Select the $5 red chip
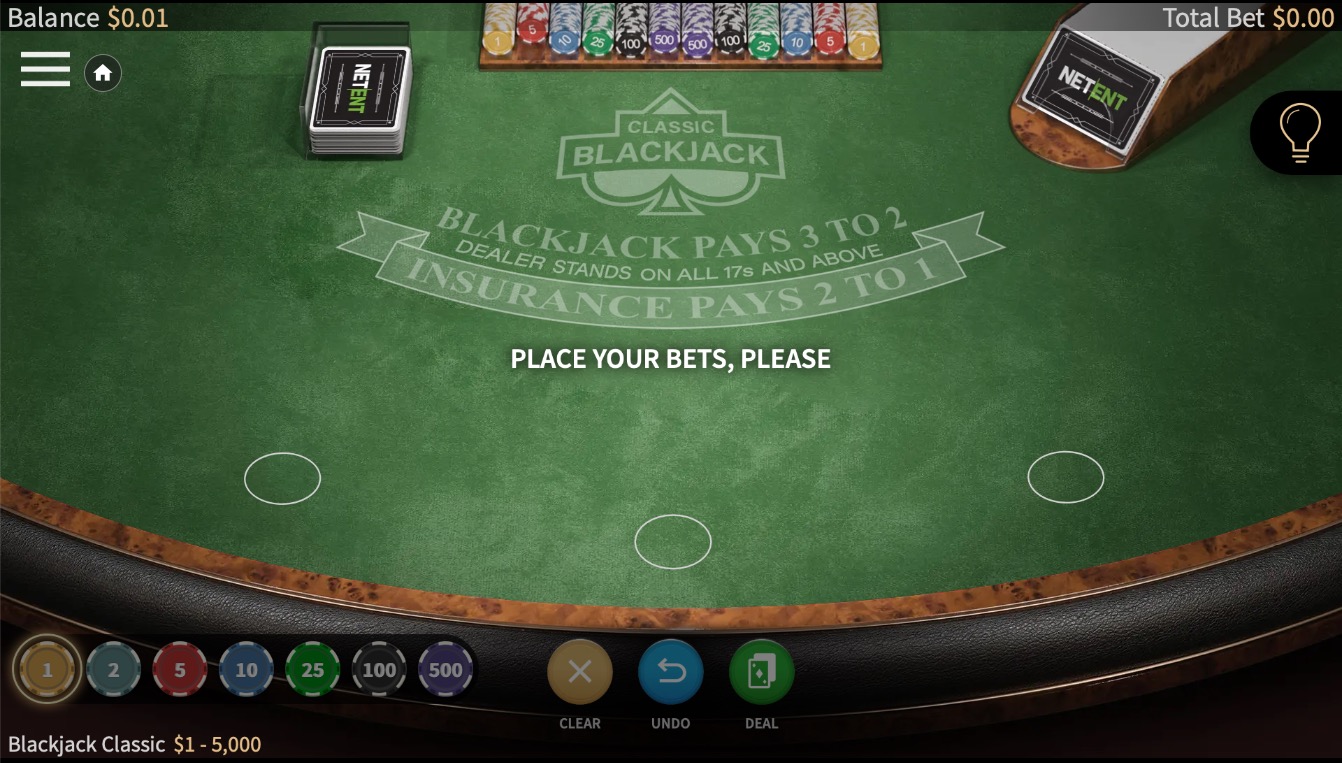The image size is (1342, 763). click(180, 668)
